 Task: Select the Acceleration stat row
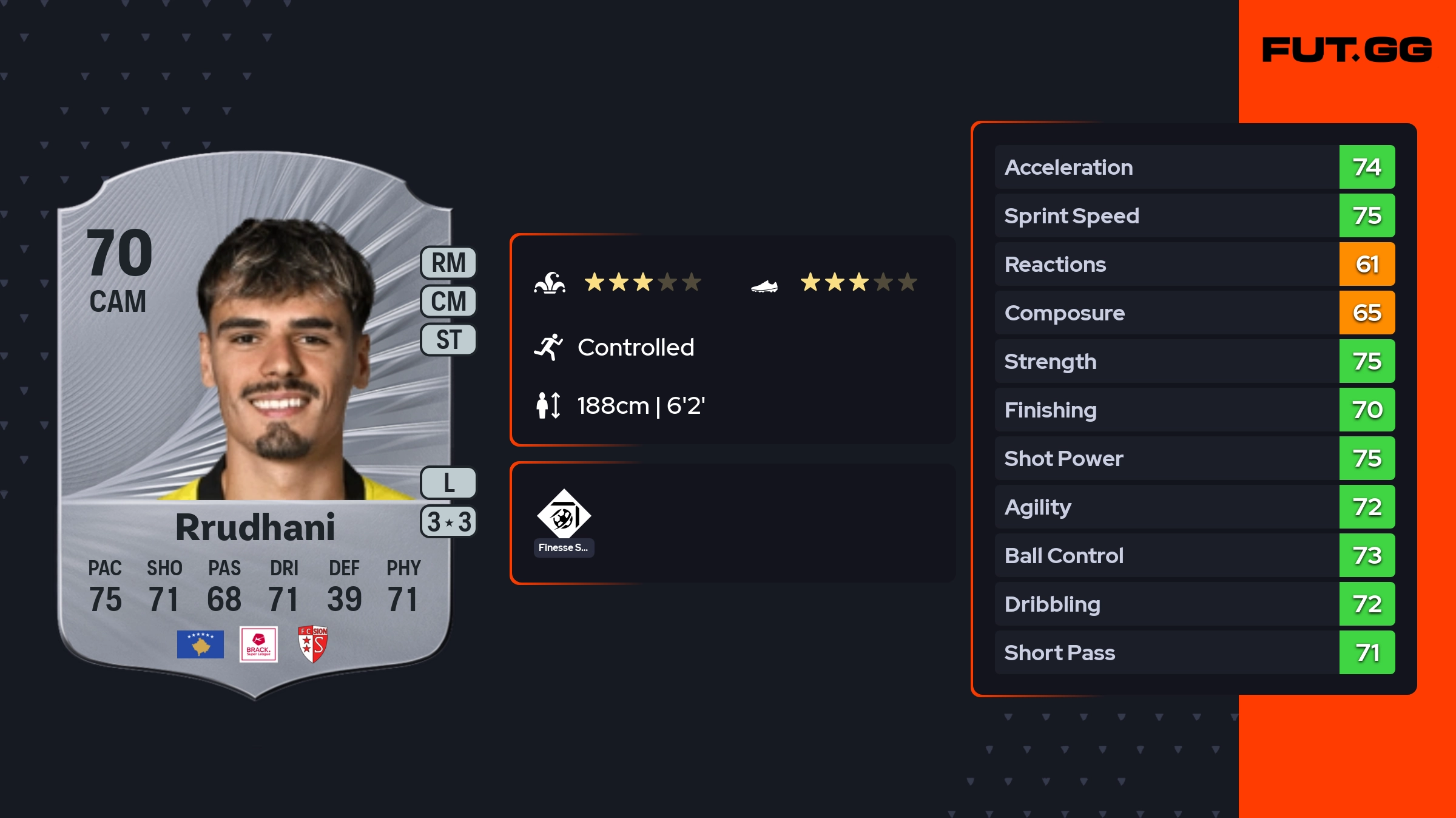[x=1194, y=167]
